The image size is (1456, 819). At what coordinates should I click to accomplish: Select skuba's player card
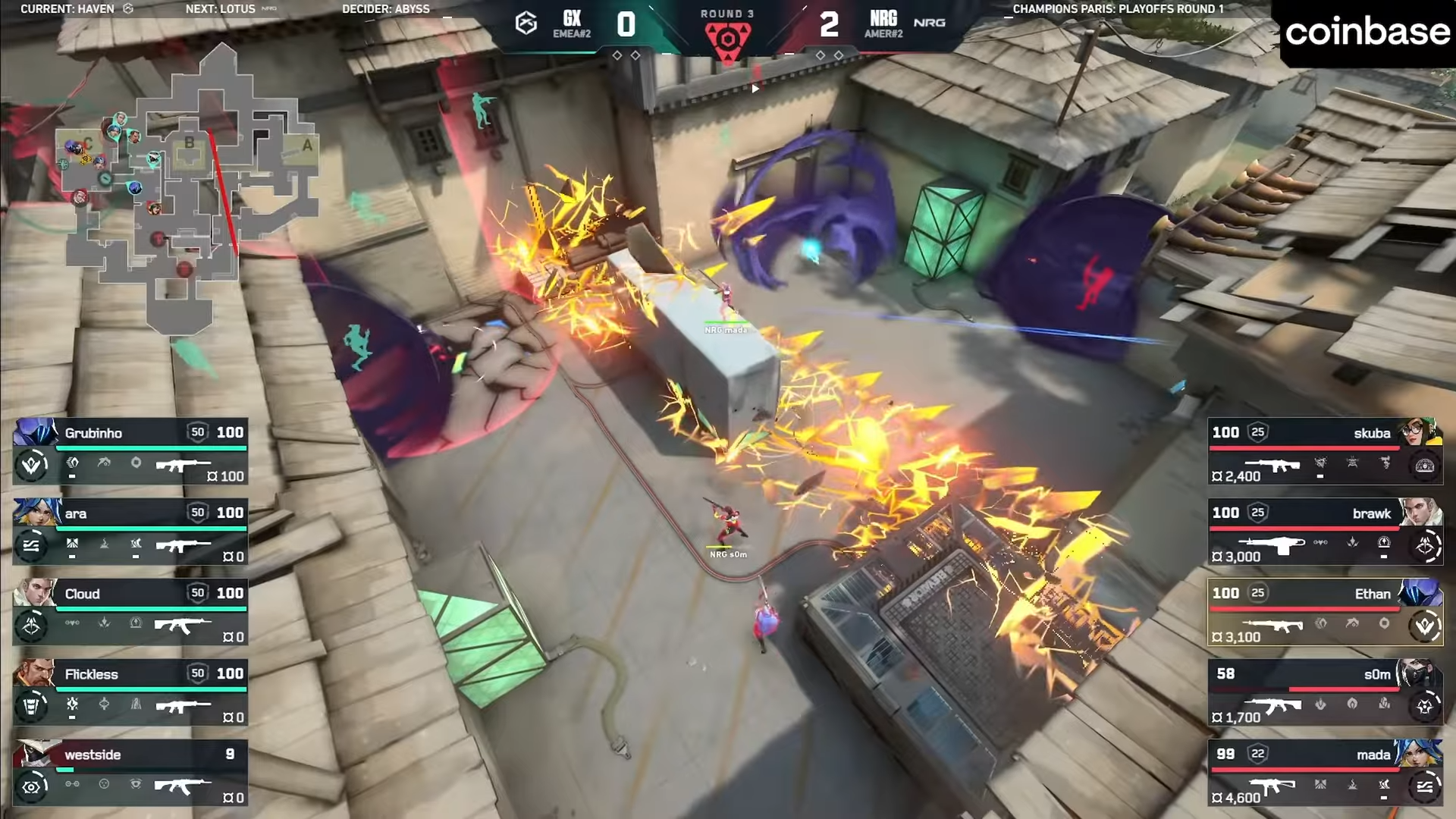coord(1324,451)
